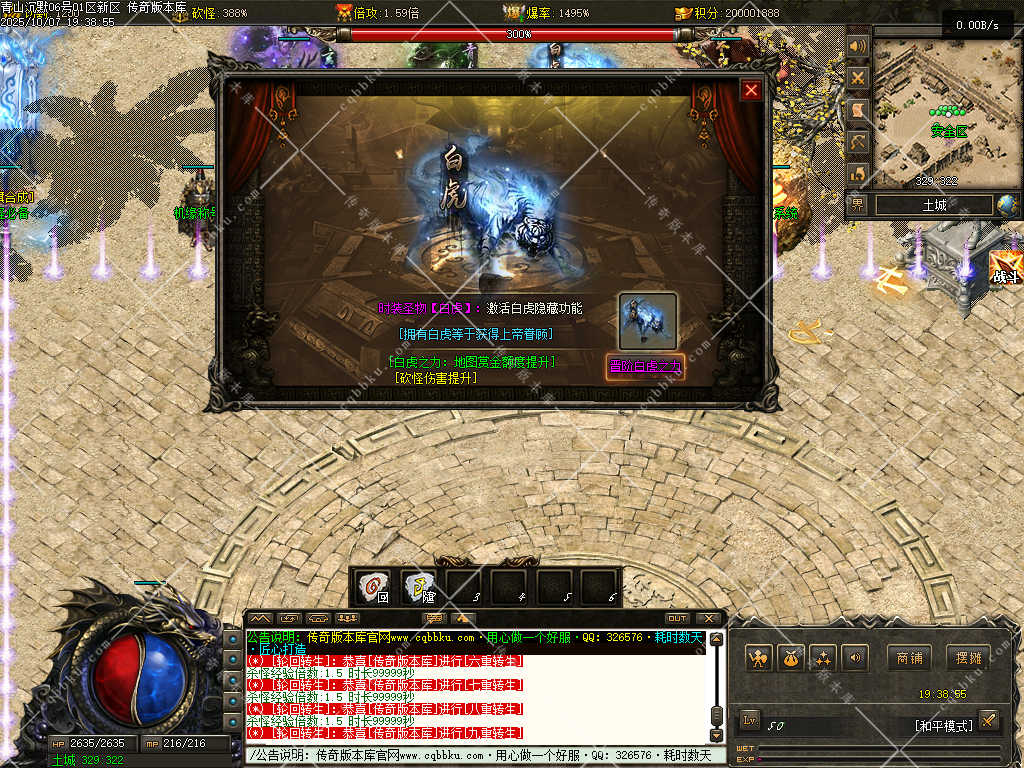Open the skills sparkle icon
This screenshot has width=1024, height=768.
pyautogui.click(x=822, y=657)
